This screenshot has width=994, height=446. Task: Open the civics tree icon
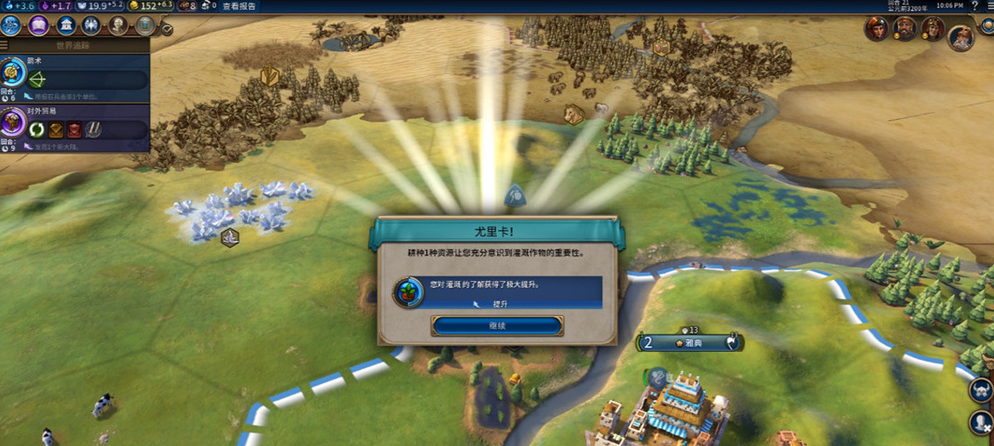coord(40,26)
